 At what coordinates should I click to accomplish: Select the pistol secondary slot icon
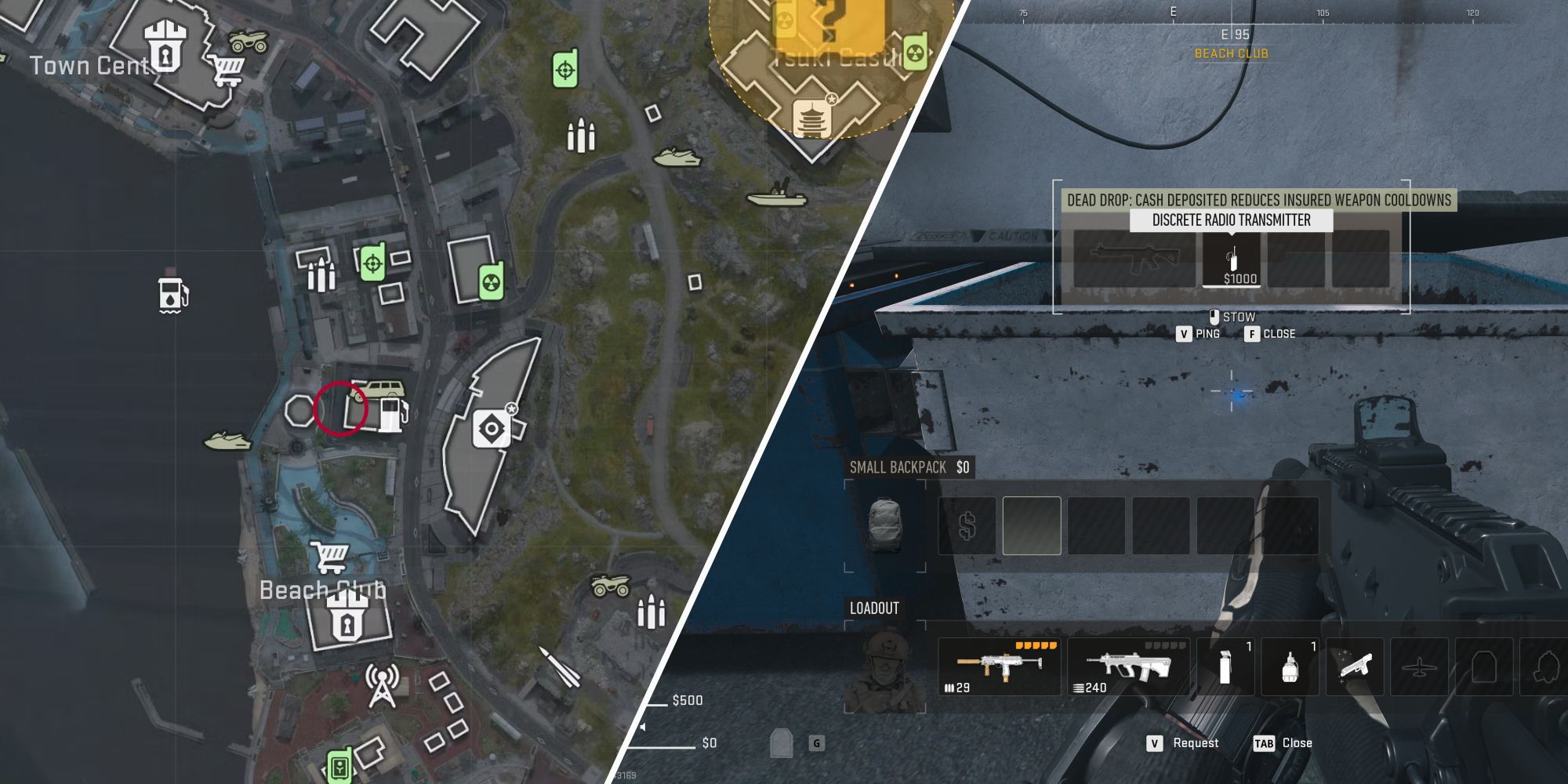pyautogui.click(x=1356, y=666)
